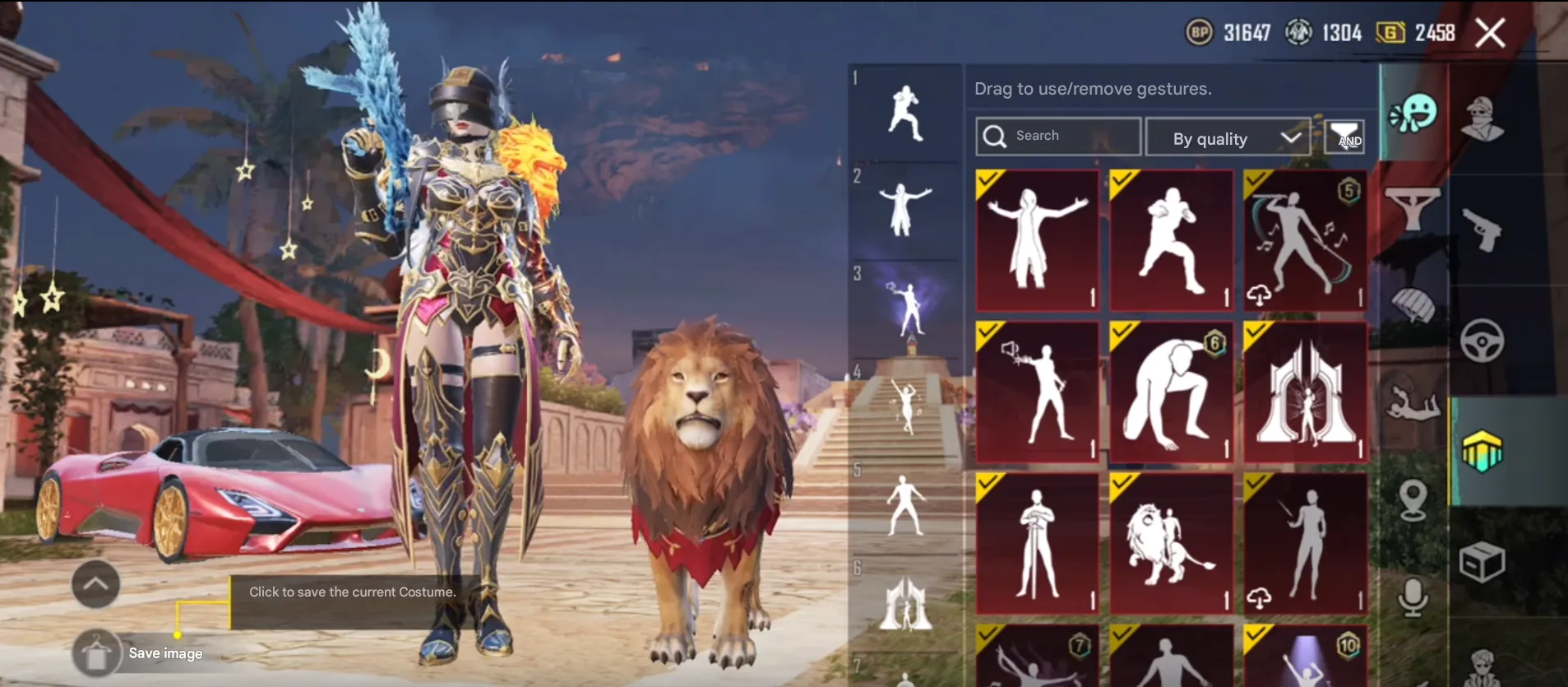
Task: Select the gestures emote smiley icon
Action: pos(1415,110)
